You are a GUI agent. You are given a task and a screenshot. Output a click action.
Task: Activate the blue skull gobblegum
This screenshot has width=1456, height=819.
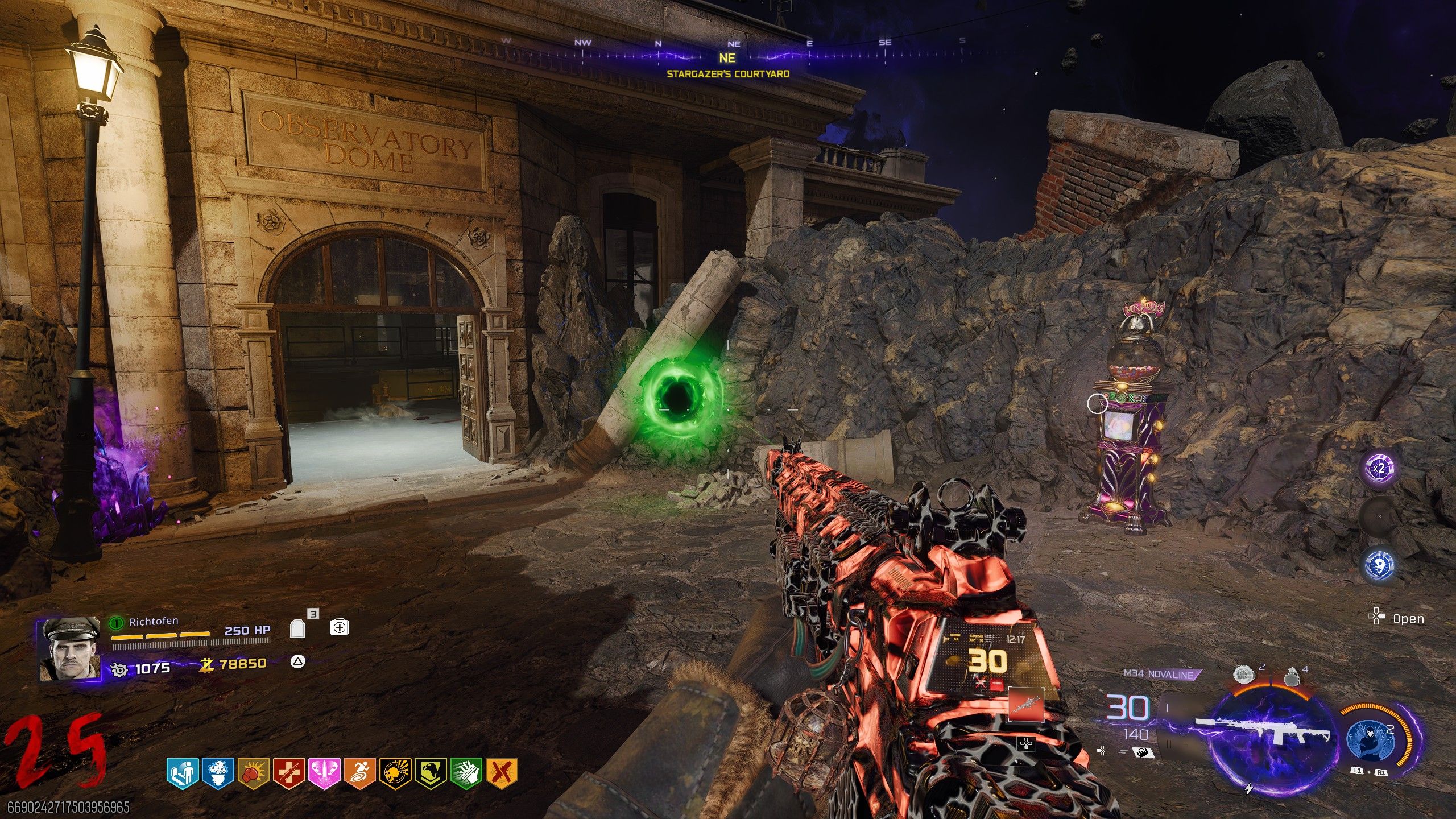click(x=1379, y=565)
